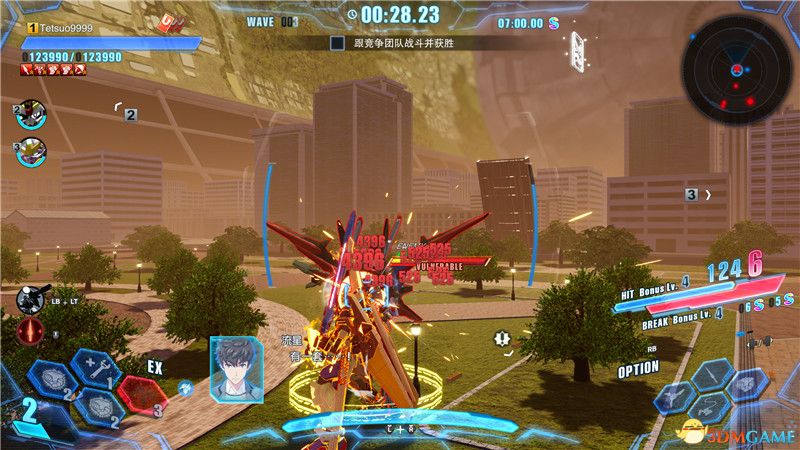Use the wrench repair skill hexagon
The height and width of the screenshot is (450, 800).
tap(97, 371)
